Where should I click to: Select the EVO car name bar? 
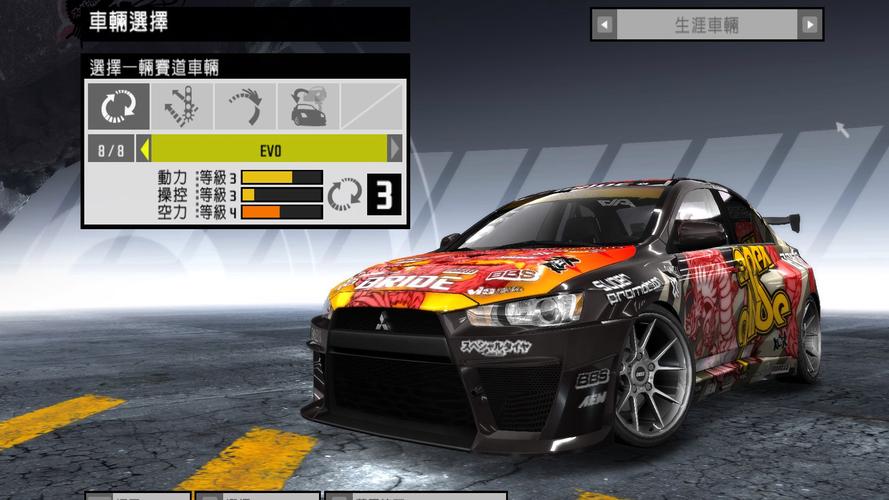click(x=269, y=150)
